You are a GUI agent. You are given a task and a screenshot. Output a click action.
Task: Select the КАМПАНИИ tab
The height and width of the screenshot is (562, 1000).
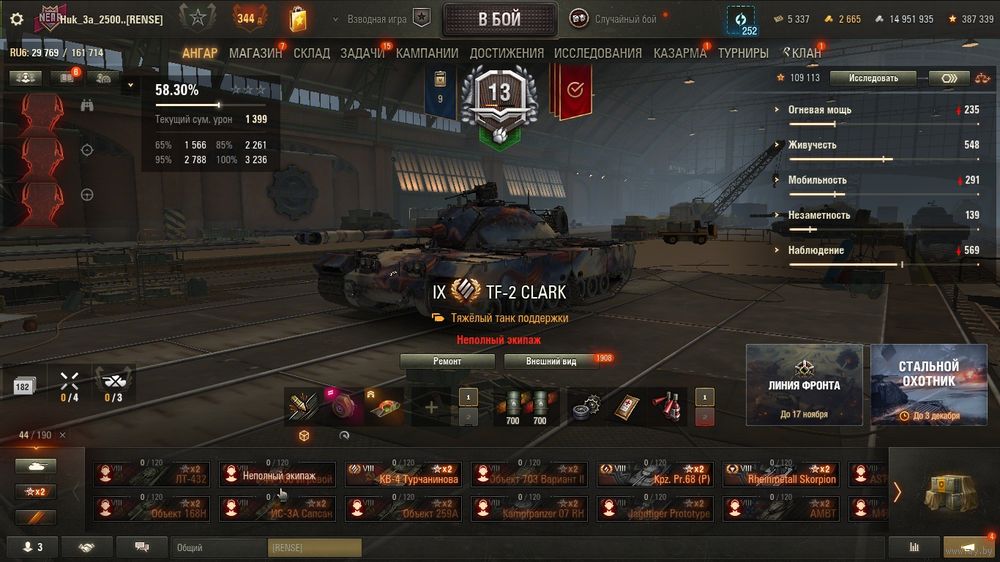click(427, 53)
